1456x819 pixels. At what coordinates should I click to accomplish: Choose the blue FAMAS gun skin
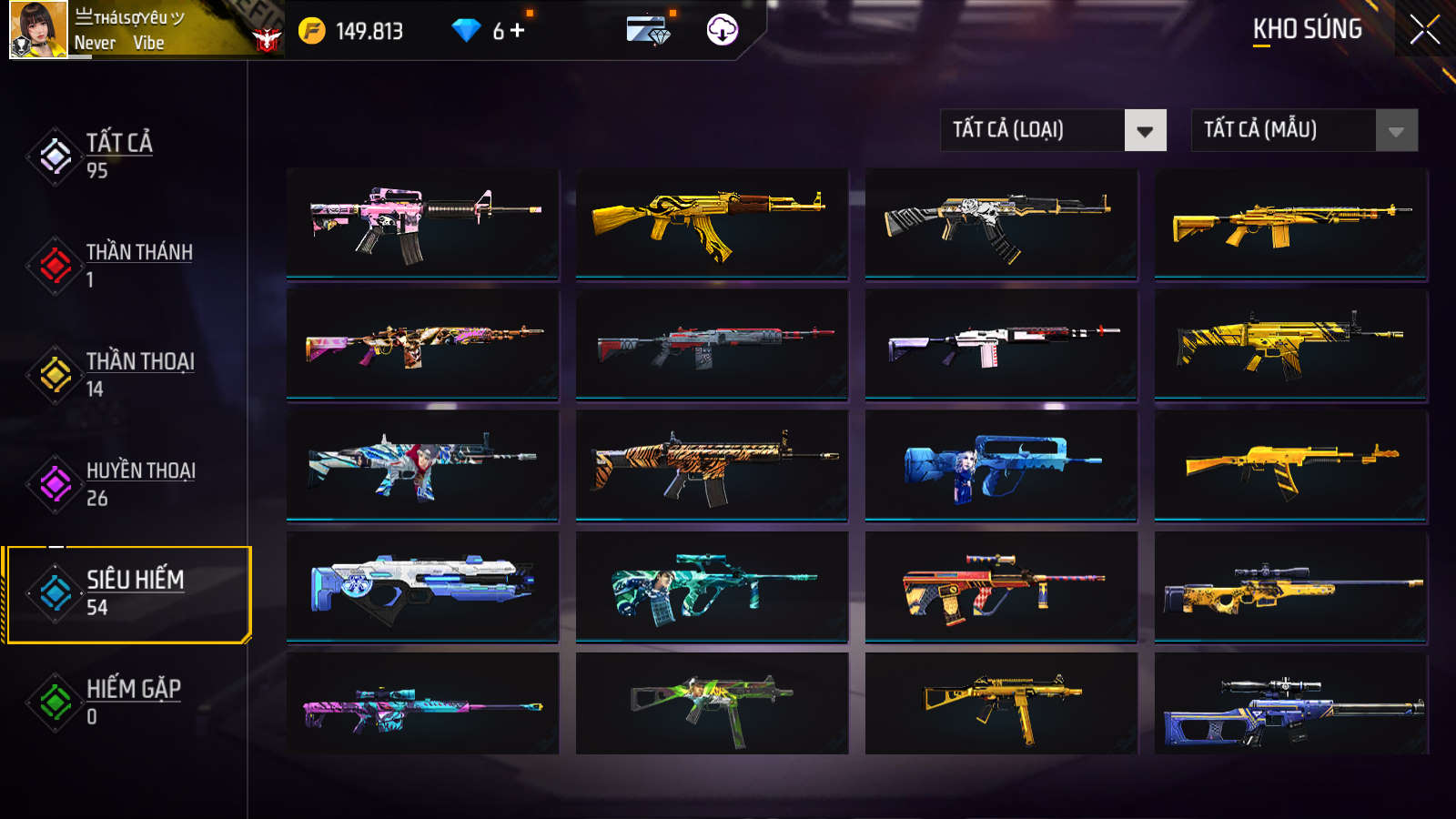1001,465
